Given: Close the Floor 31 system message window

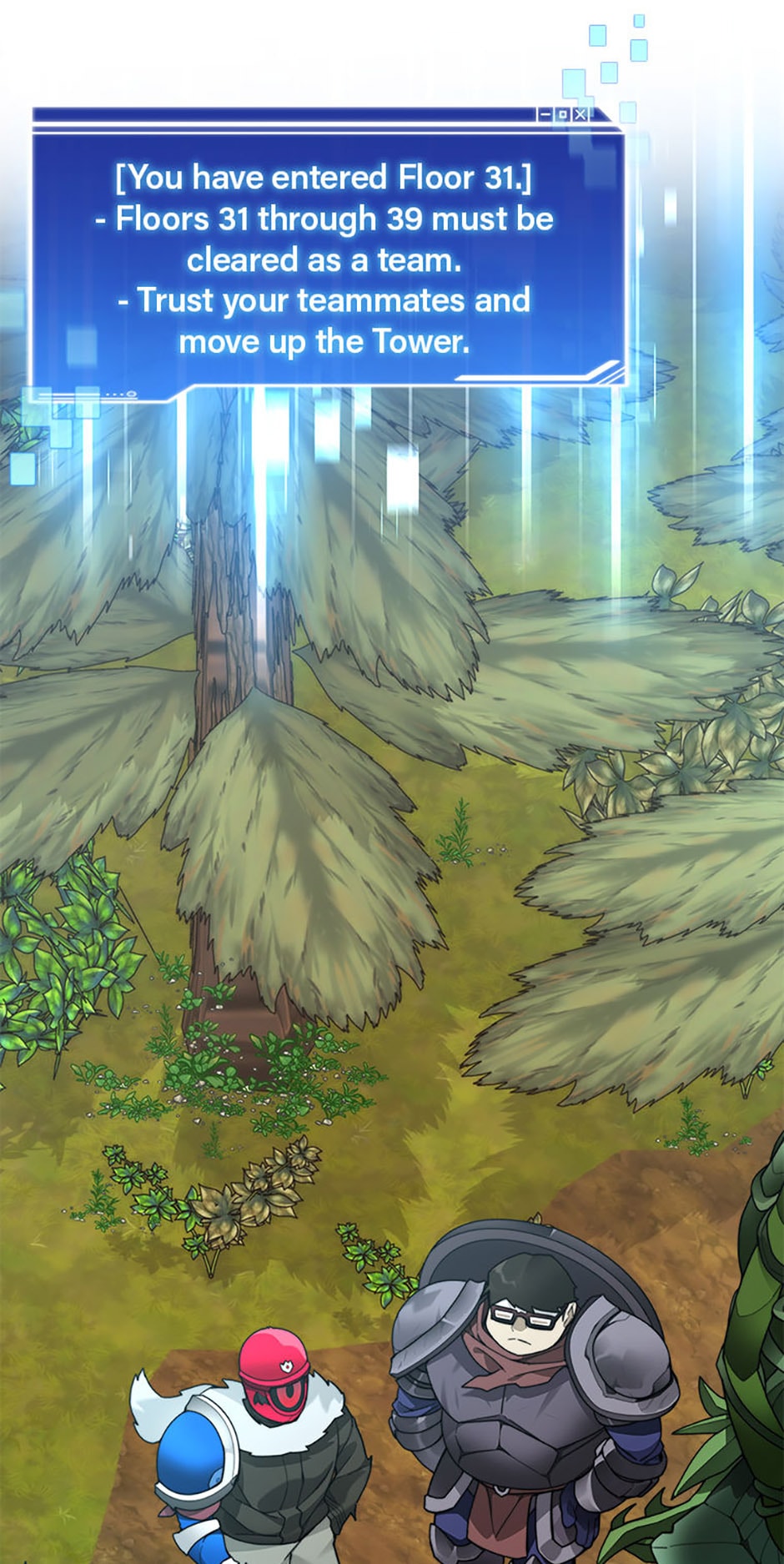Looking at the screenshot, I should click(580, 114).
